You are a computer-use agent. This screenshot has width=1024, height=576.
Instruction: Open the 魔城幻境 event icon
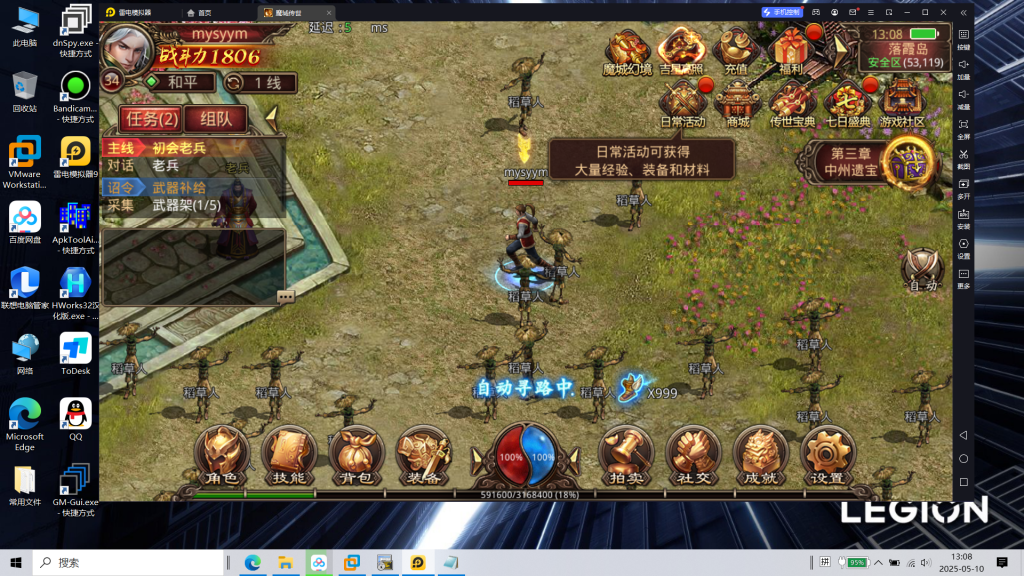(627, 52)
